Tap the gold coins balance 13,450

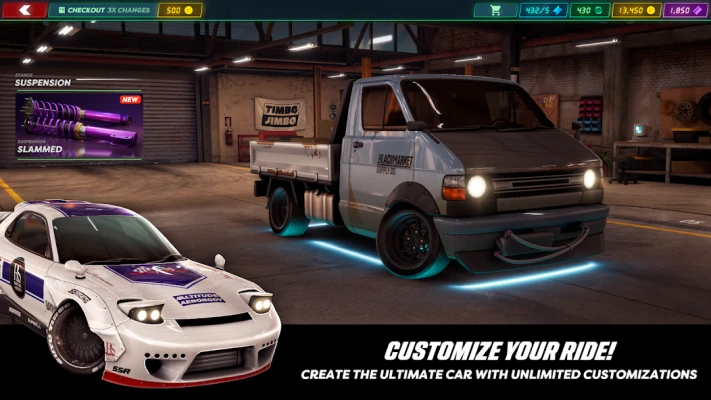point(637,10)
